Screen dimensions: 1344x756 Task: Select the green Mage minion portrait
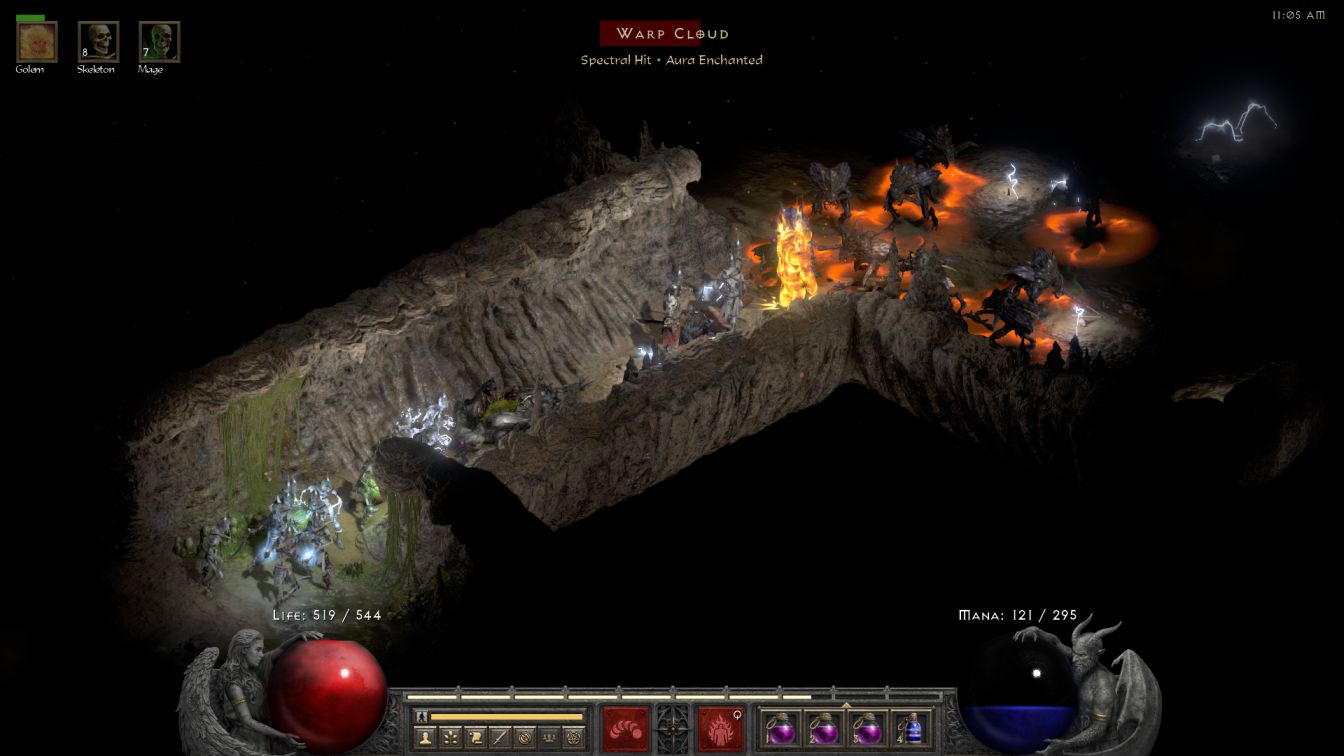[159, 42]
